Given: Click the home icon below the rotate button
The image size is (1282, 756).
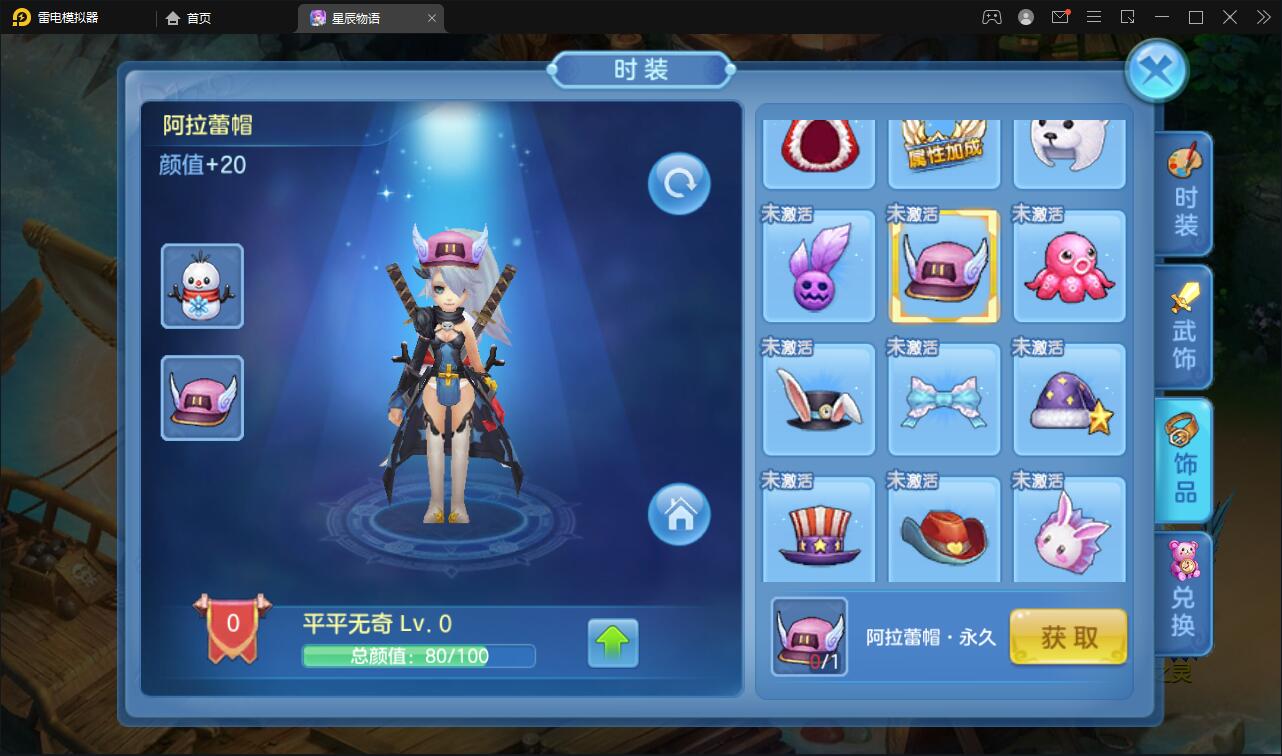Looking at the screenshot, I should pos(680,515).
